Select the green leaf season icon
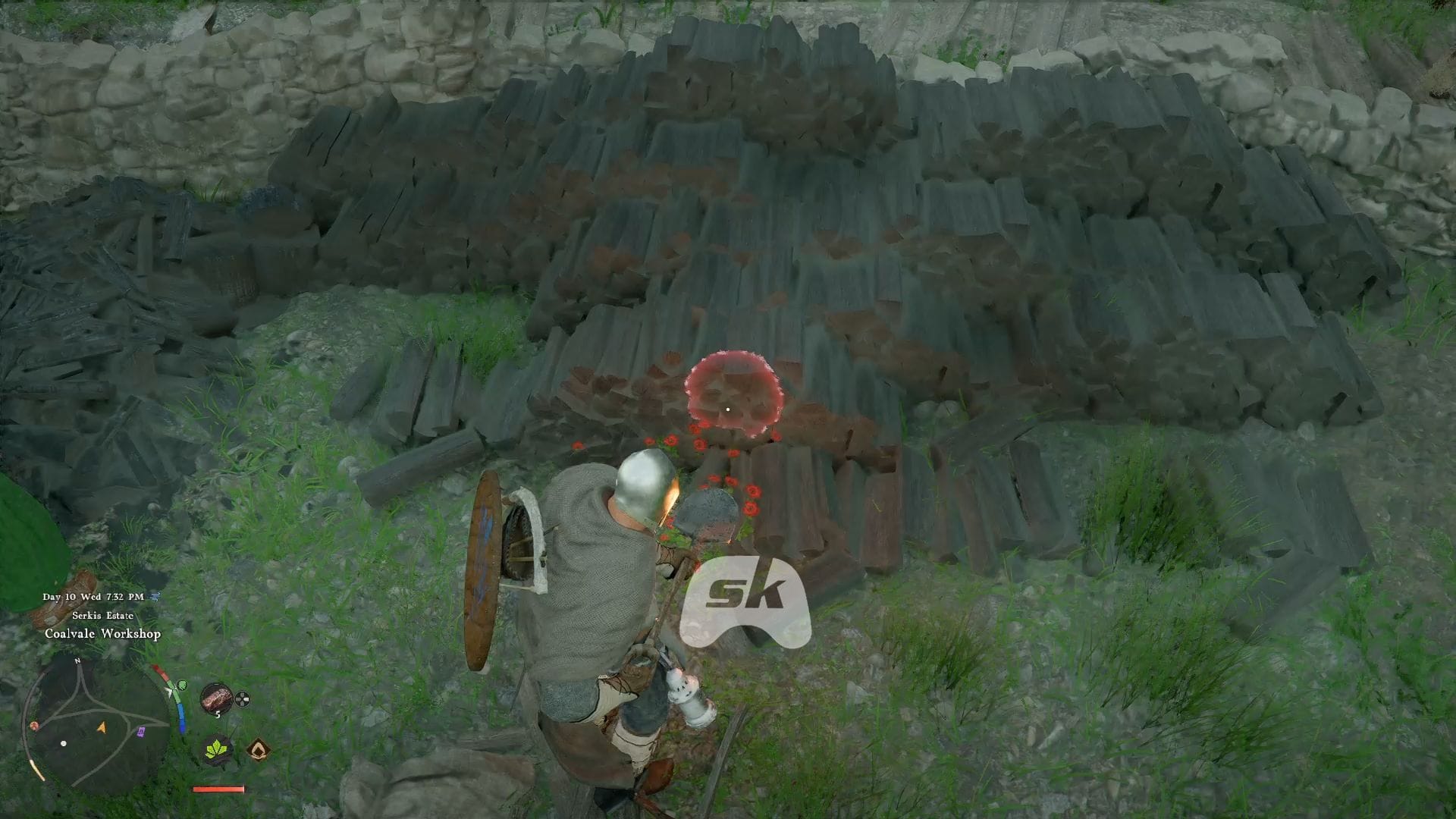1456x819 pixels. 216,748
